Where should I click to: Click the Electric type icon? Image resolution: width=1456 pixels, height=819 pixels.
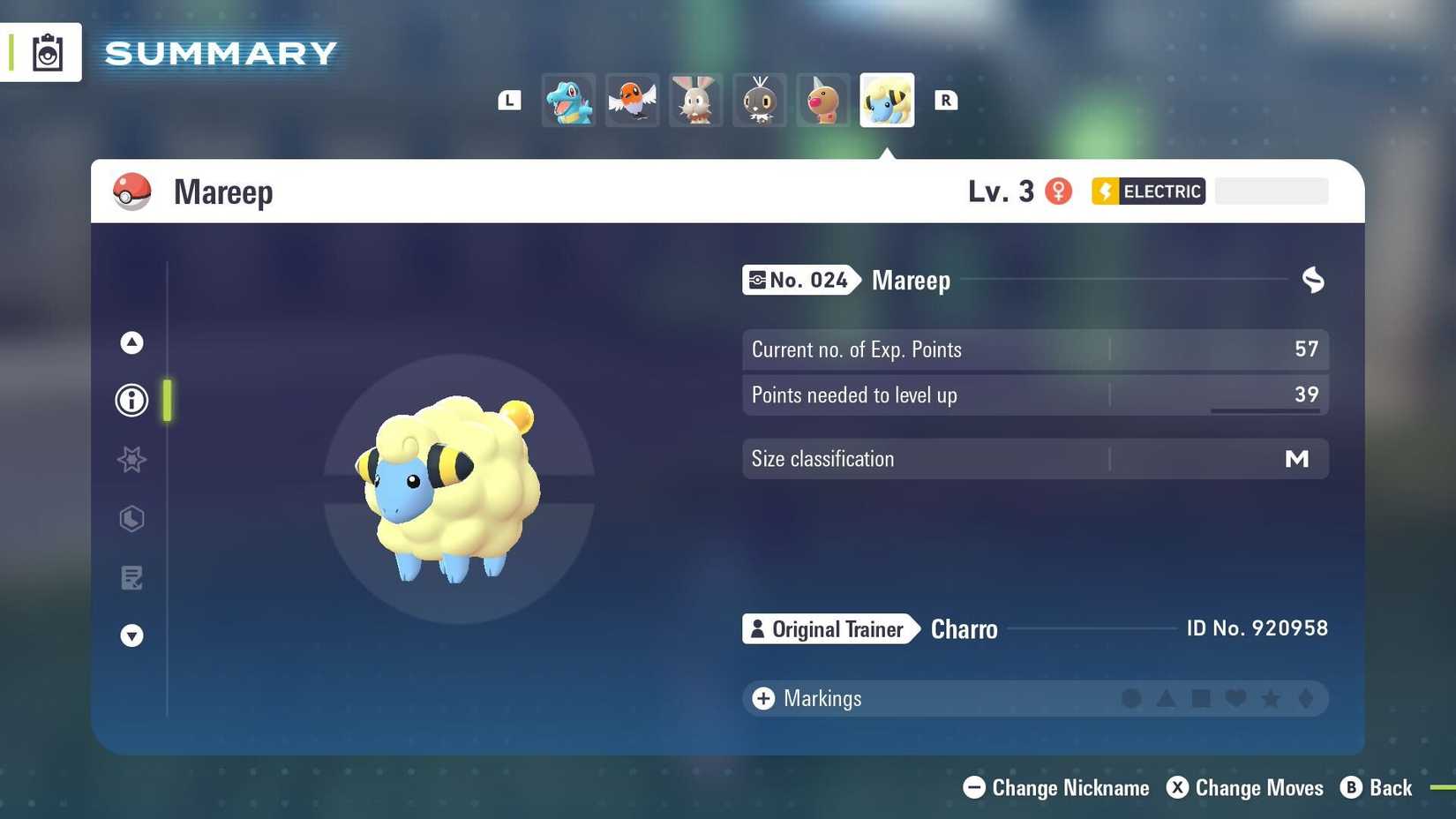pos(1105,191)
